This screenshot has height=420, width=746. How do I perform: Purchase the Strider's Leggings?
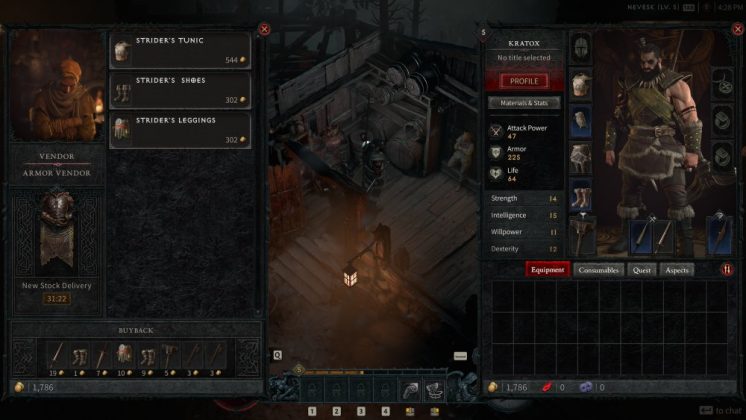(180, 127)
